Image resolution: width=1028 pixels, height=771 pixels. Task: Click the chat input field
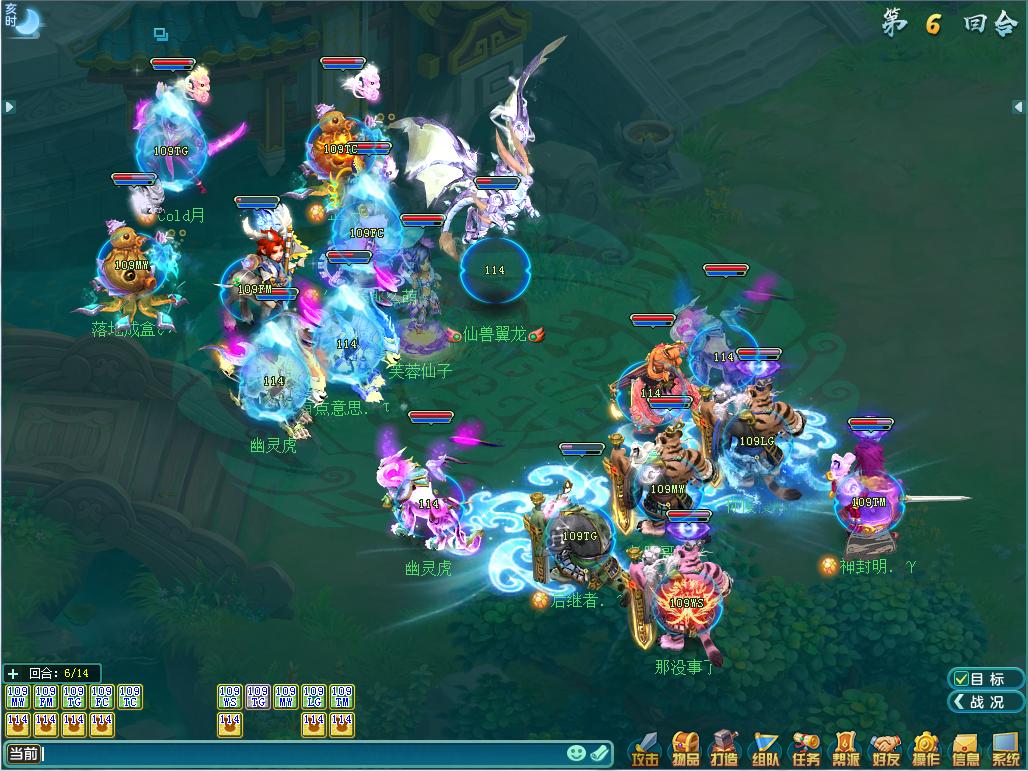click(x=300, y=753)
